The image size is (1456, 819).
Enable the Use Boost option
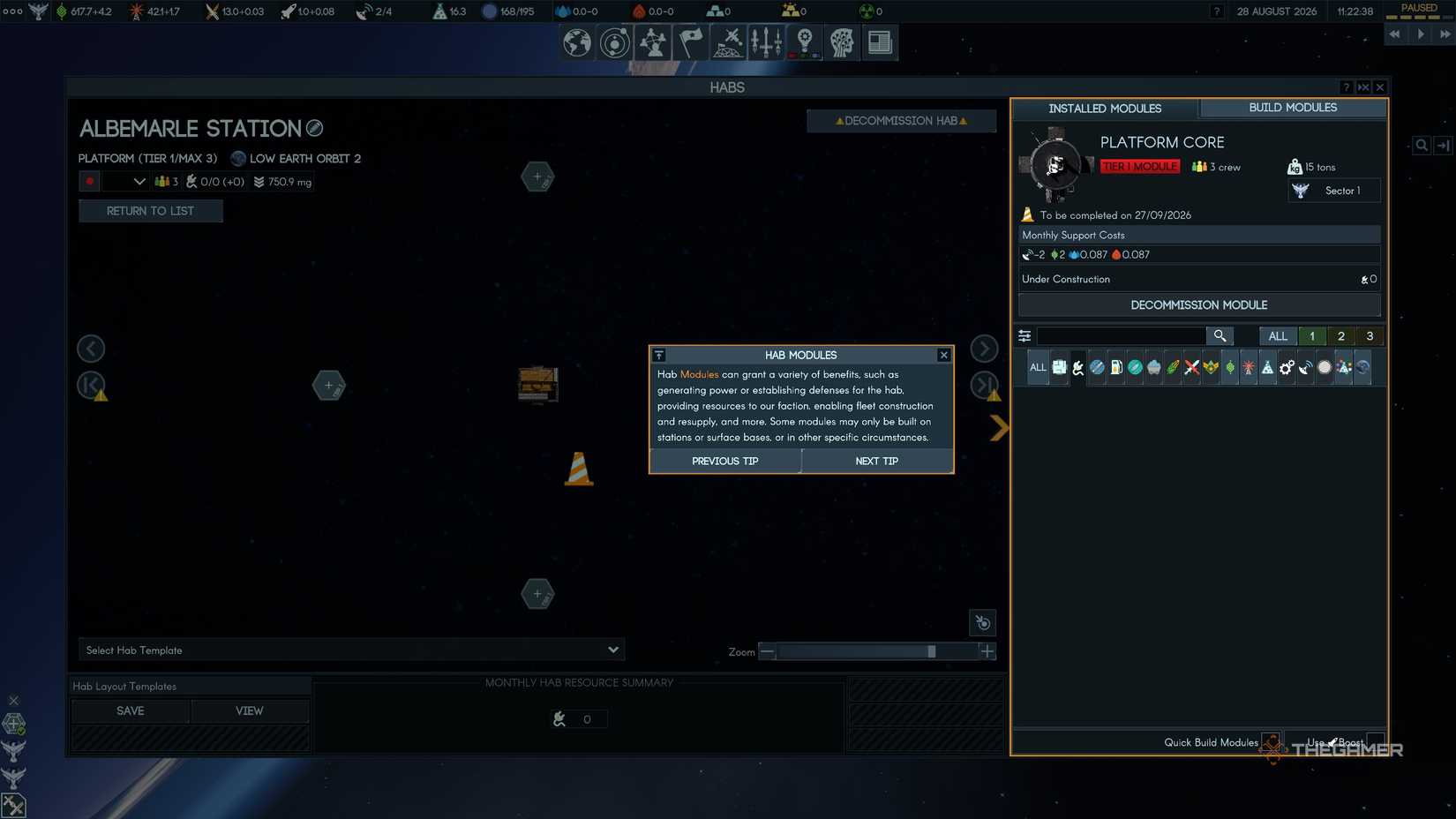[x=1375, y=742]
